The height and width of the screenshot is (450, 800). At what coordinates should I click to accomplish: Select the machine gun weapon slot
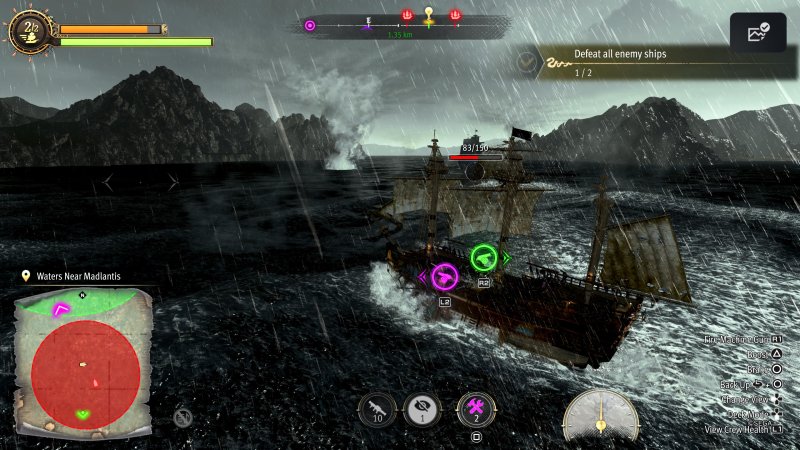378,410
